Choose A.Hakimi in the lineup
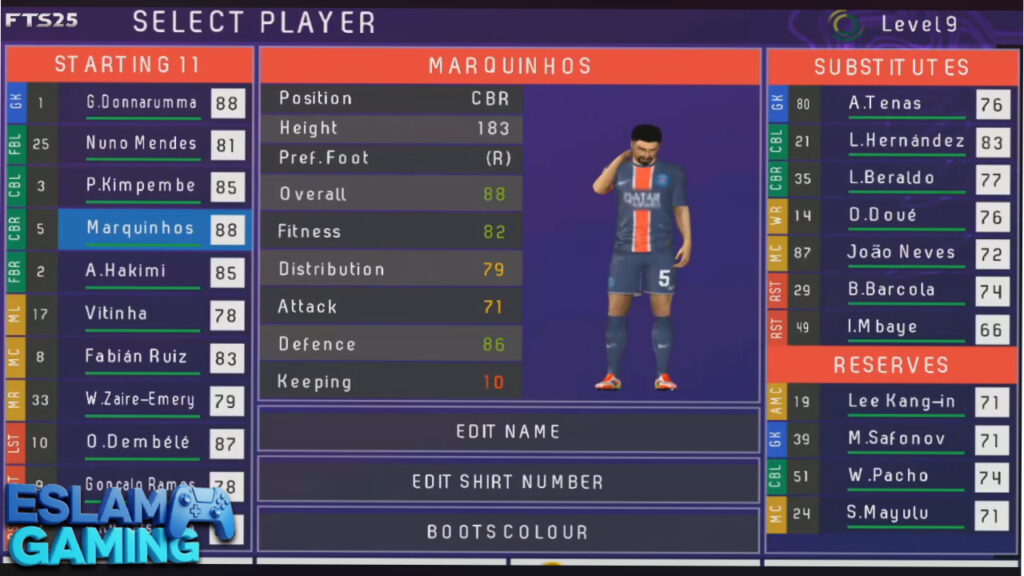 coord(140,271)
